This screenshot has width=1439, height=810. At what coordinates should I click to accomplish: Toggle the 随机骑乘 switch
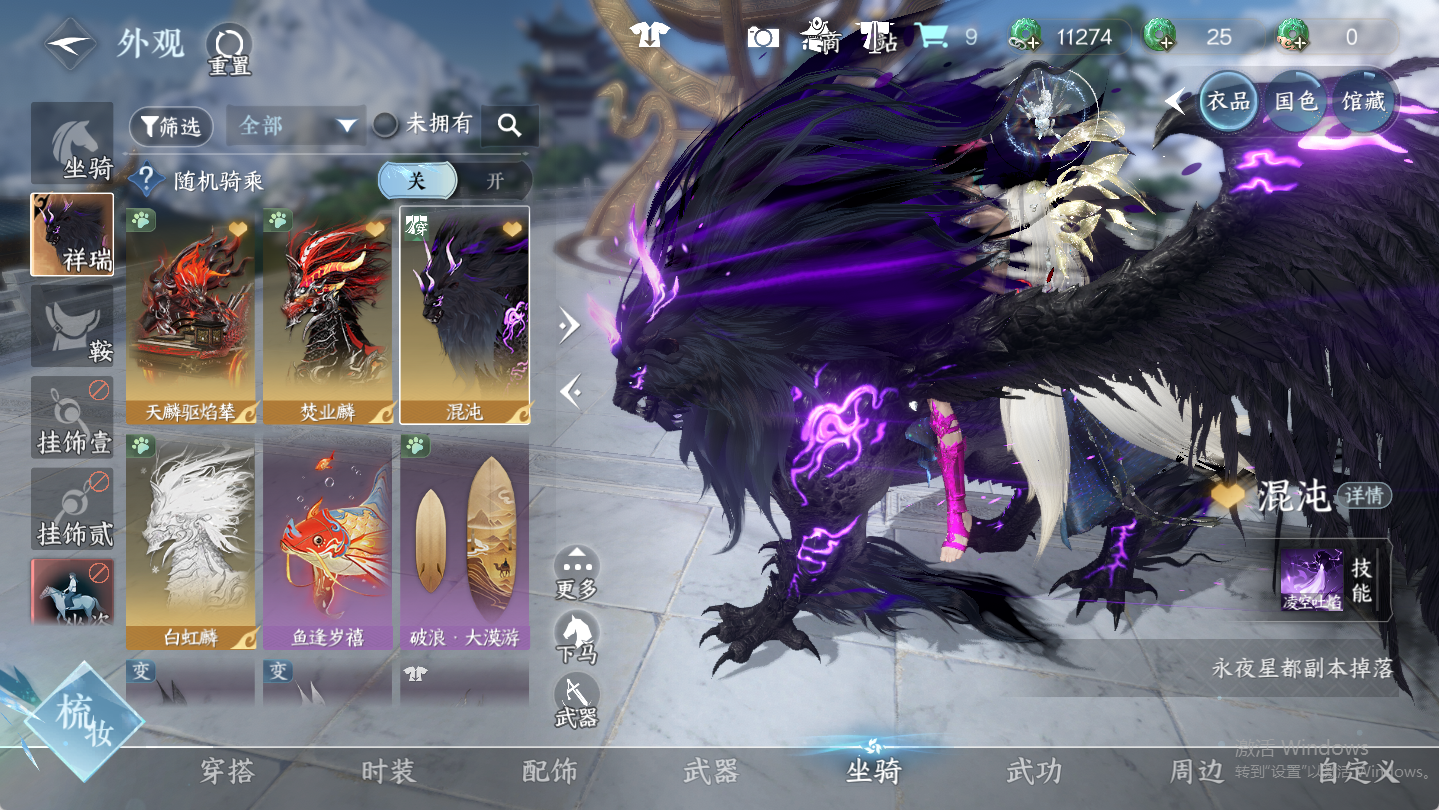pos(455,181)
